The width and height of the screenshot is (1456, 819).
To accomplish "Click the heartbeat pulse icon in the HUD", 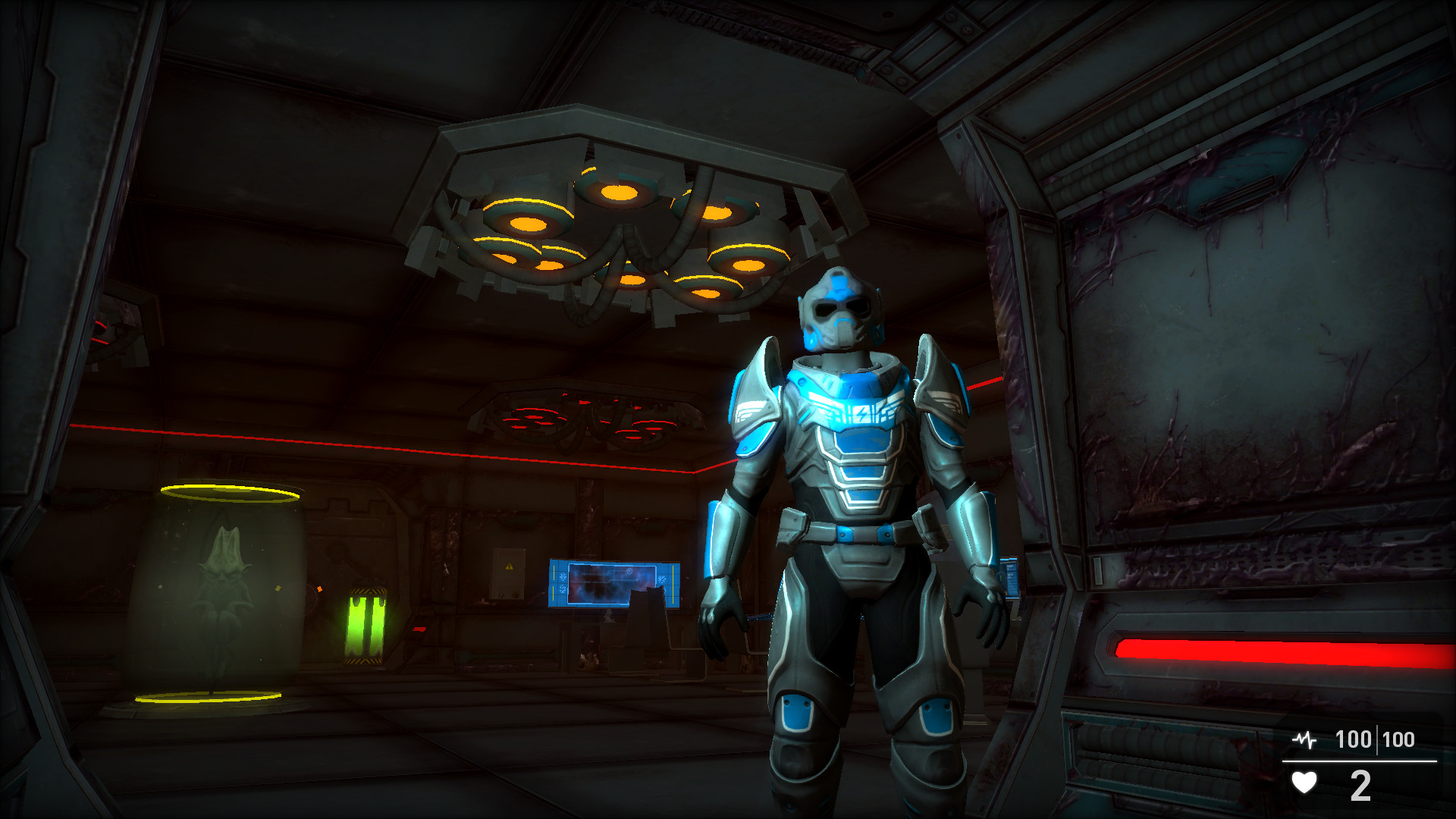I will 1304,739.
